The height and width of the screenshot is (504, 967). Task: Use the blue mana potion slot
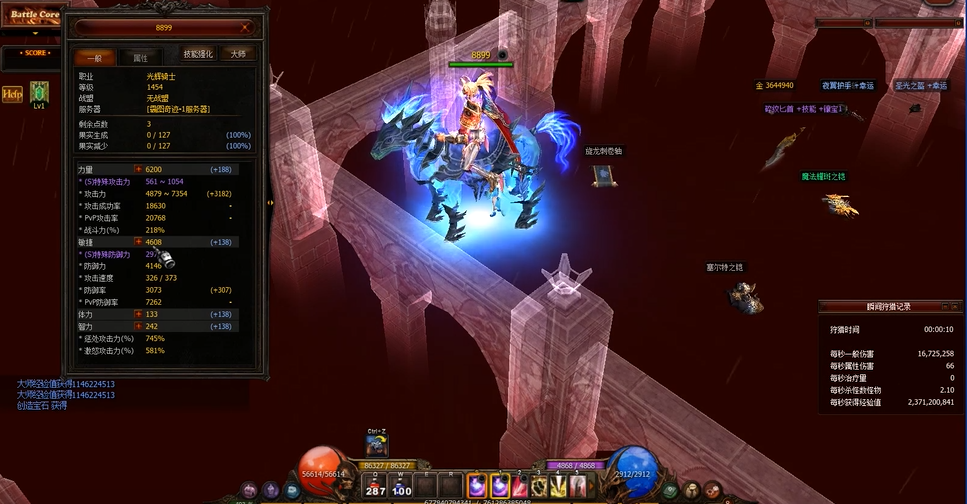pyautogui.click(x=401, y=486)
